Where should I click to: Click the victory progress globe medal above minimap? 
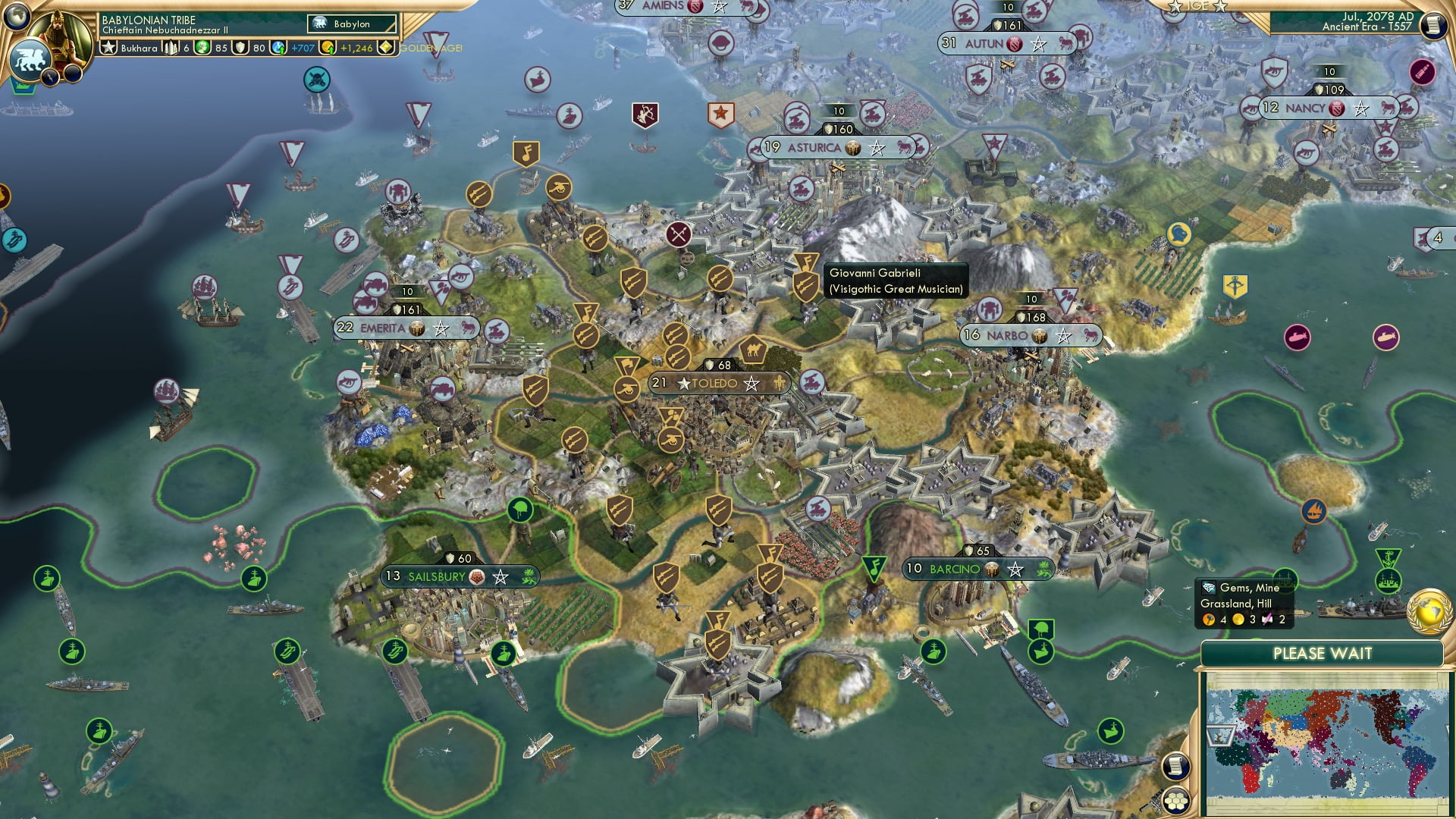pyautogui.click(x=1428, y=611)
